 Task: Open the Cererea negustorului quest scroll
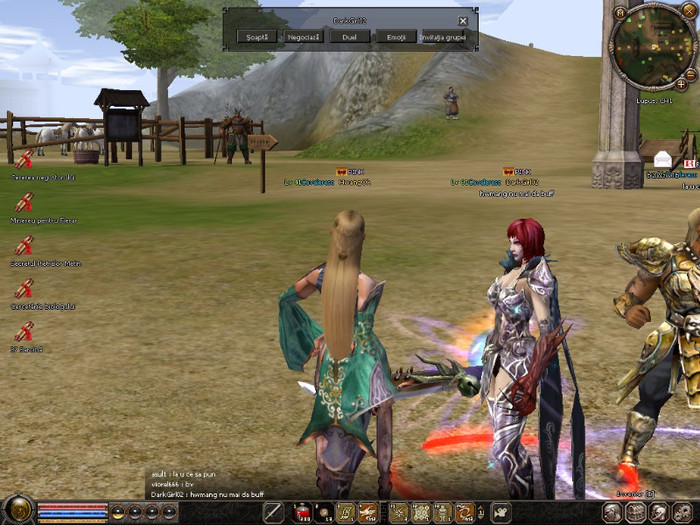(x=24, y=160)
